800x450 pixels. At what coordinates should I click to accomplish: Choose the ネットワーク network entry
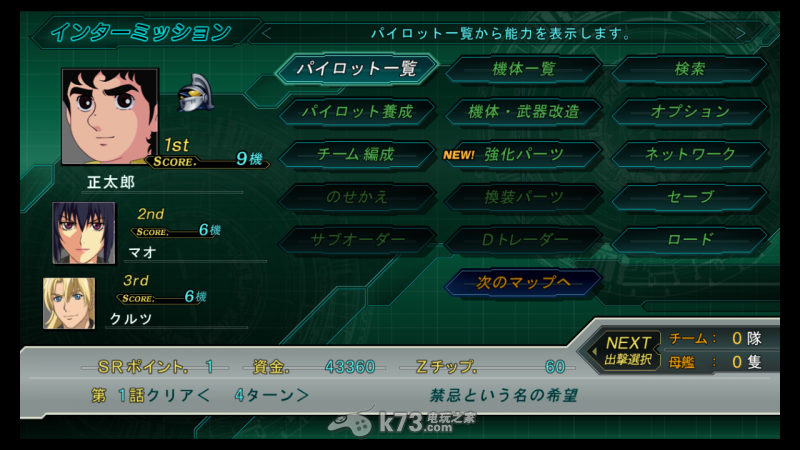point(690,154)
